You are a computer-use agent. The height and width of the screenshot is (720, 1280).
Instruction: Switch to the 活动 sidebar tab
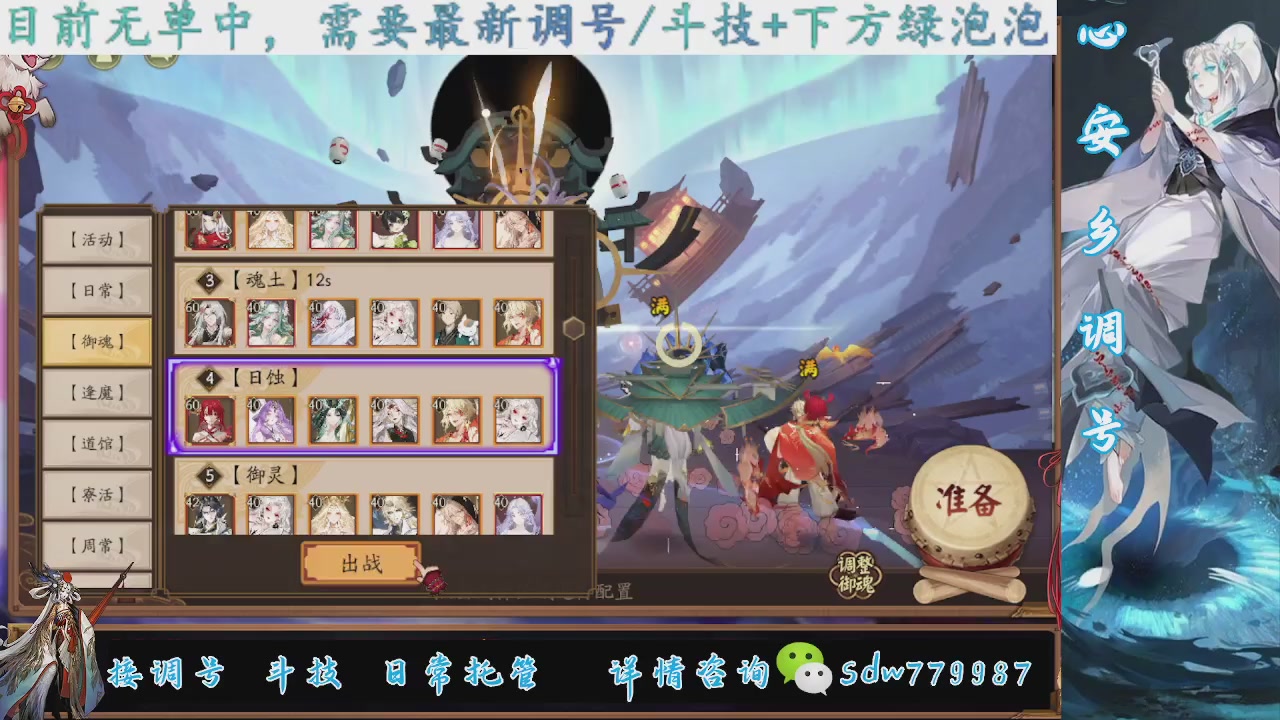96,240
